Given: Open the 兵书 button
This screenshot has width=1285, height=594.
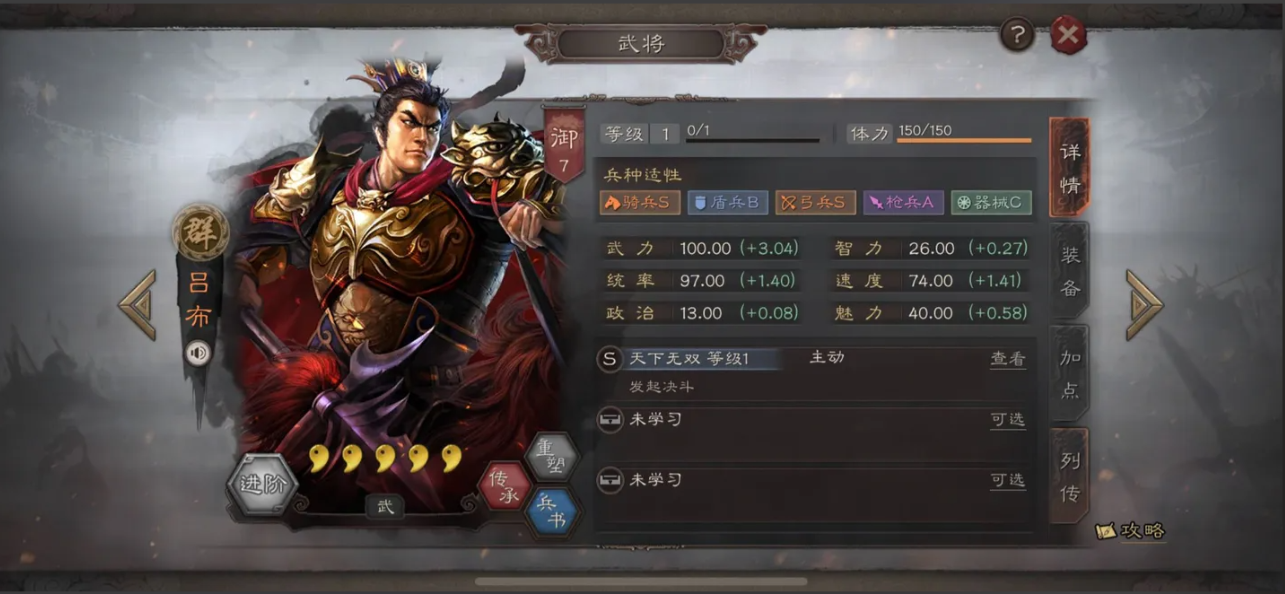Looking at the screenshot, I should 551,510.
